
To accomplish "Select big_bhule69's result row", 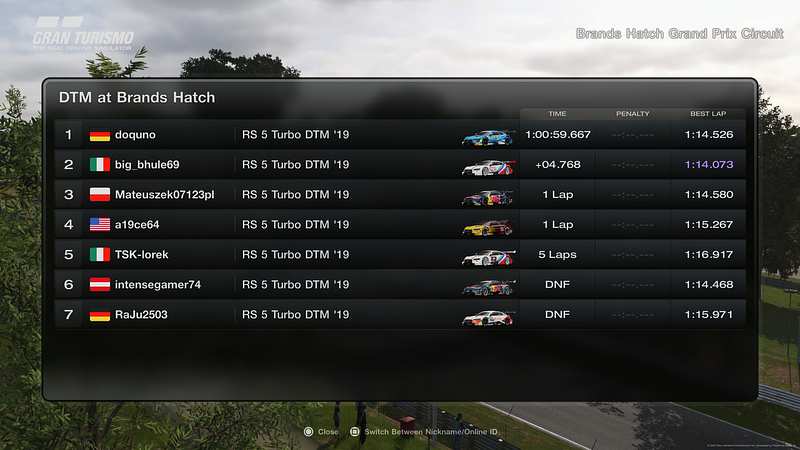I will tap(400, 165).
